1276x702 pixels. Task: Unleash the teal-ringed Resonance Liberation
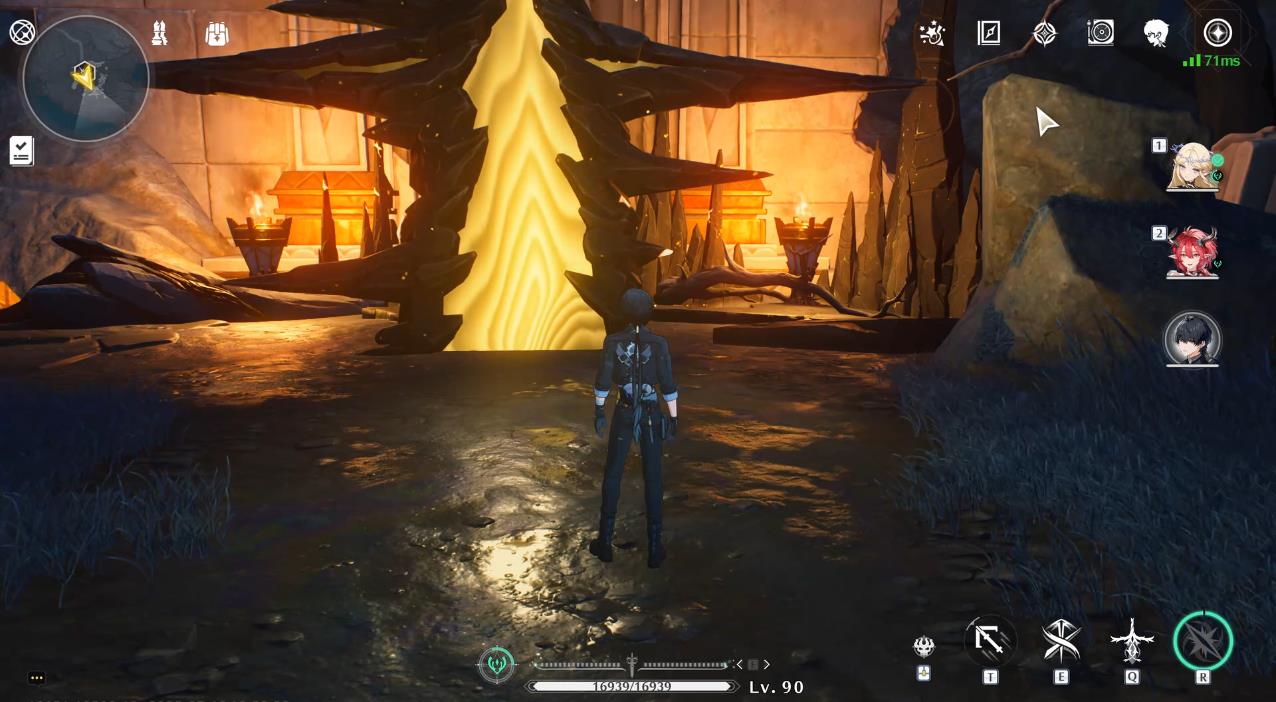1202,641
